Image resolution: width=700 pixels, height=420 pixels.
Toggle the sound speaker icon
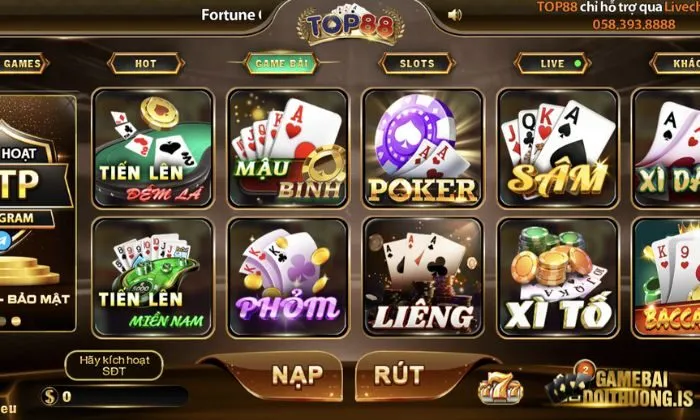click(455, 15)
